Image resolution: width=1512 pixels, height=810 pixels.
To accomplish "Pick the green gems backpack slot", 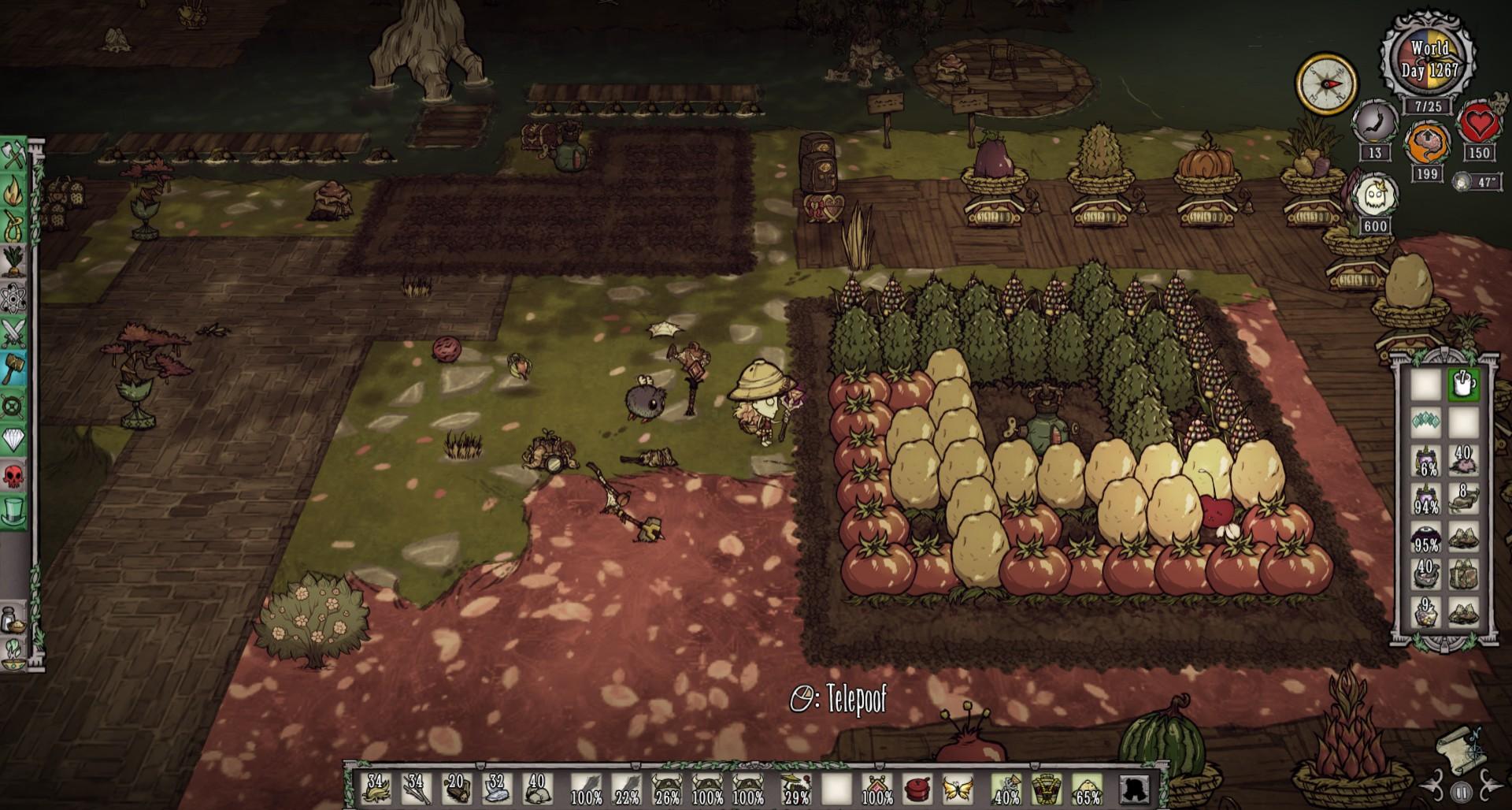I will click(1425, 422).
